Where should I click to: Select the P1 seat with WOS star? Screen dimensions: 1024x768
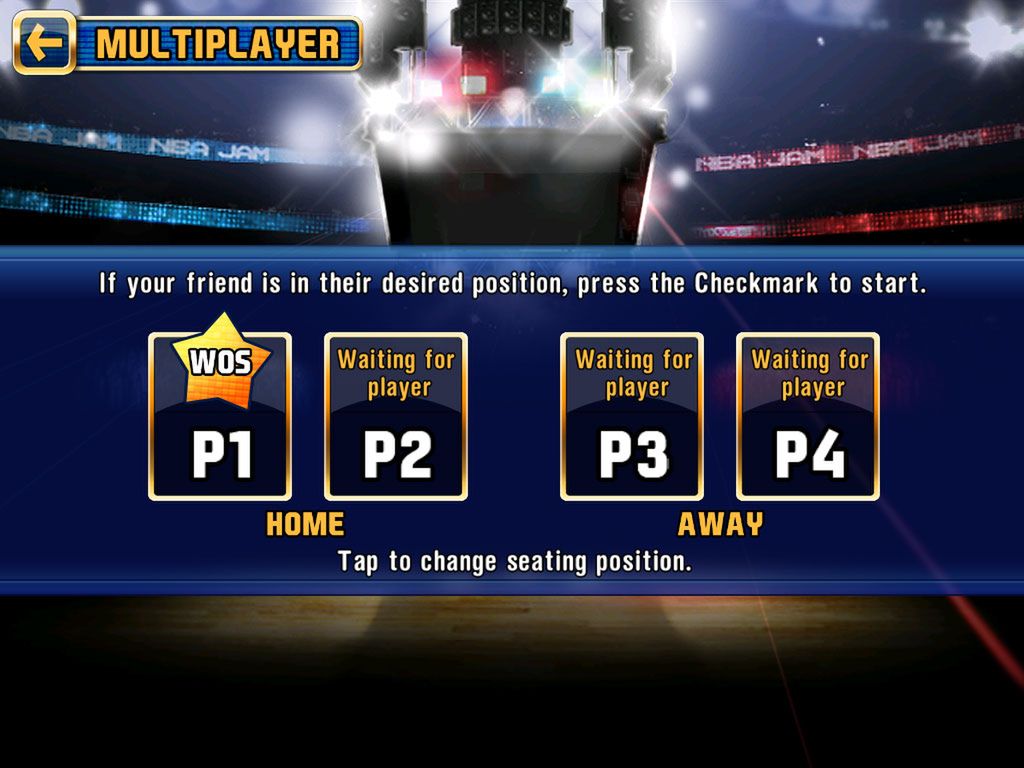tap(220, 417)
